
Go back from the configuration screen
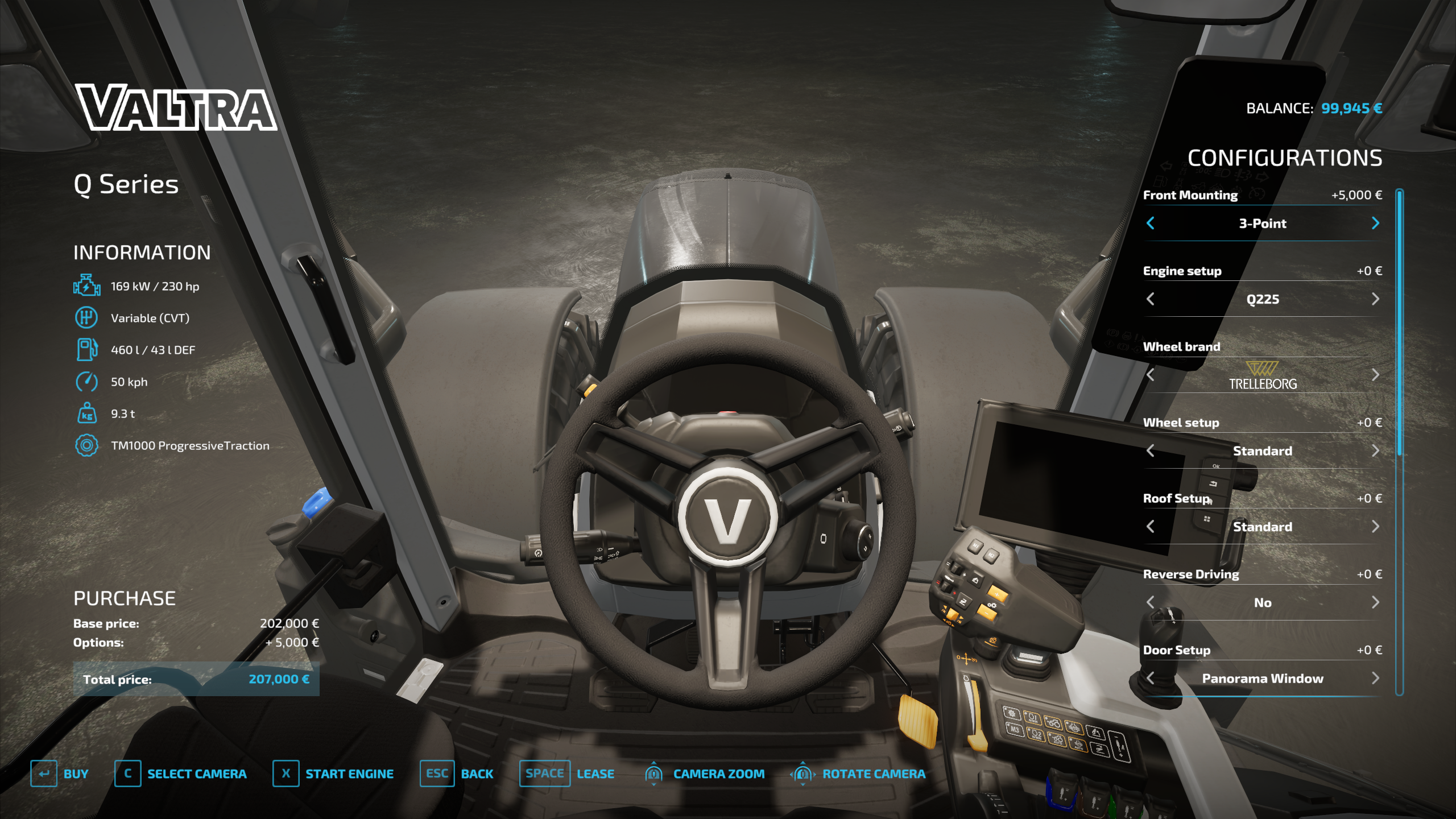pyautogui.click(x=456, y=773)
